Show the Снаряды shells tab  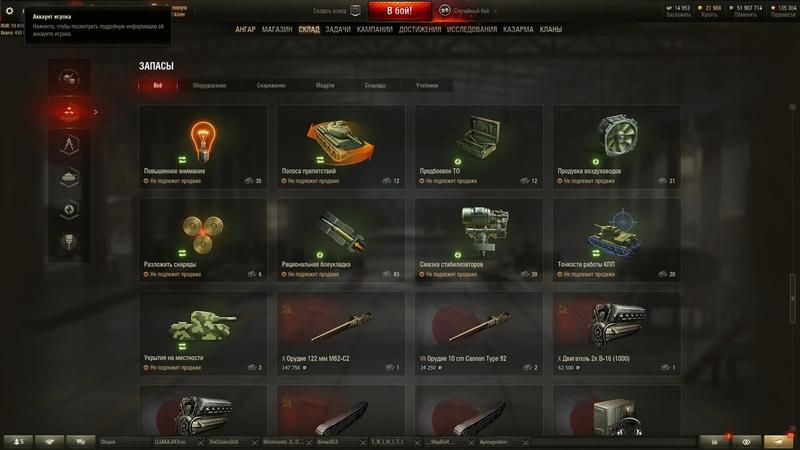tap(375, 86)
